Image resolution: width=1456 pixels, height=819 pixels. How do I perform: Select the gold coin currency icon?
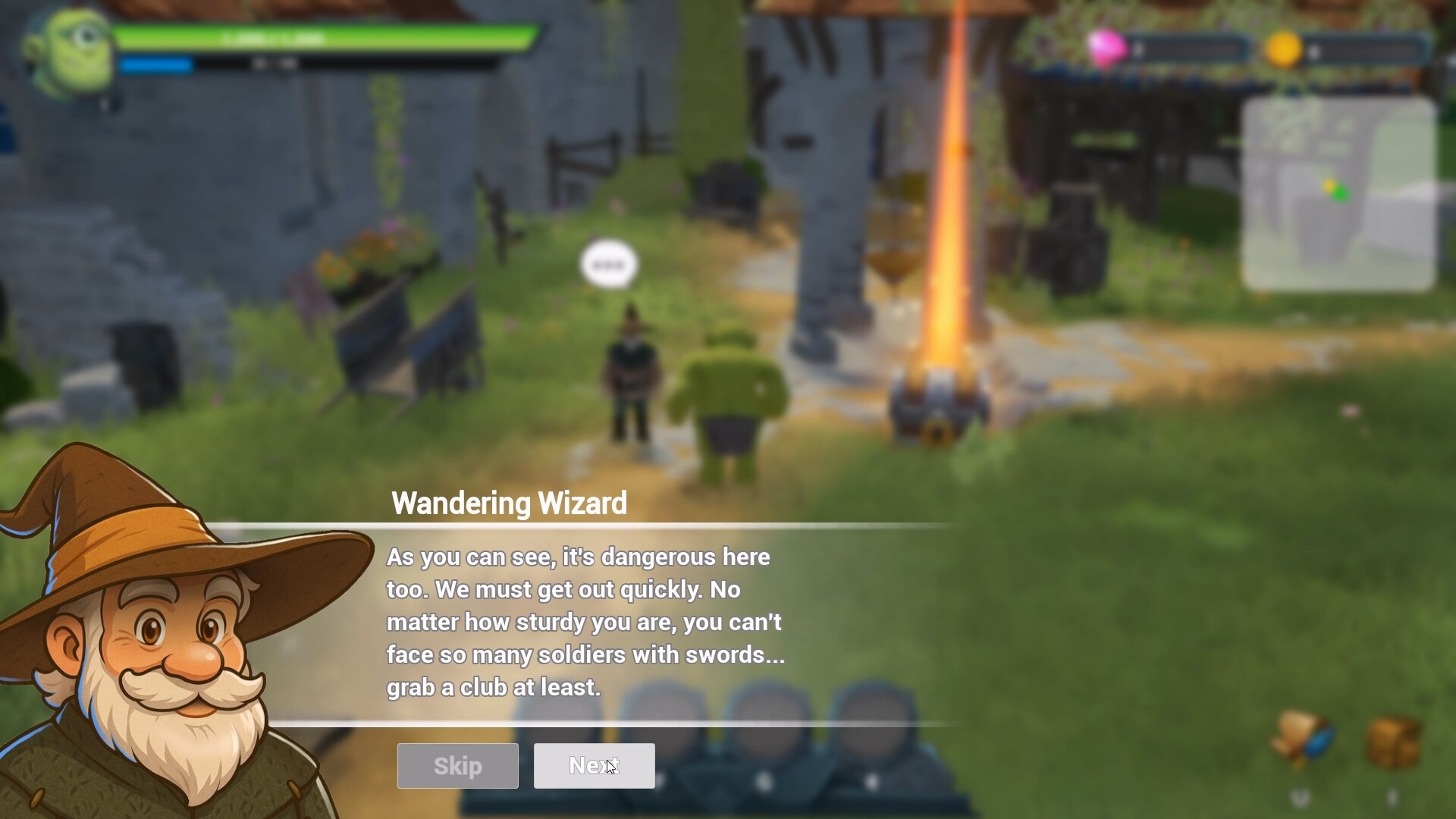click(x=1283, y=50)
